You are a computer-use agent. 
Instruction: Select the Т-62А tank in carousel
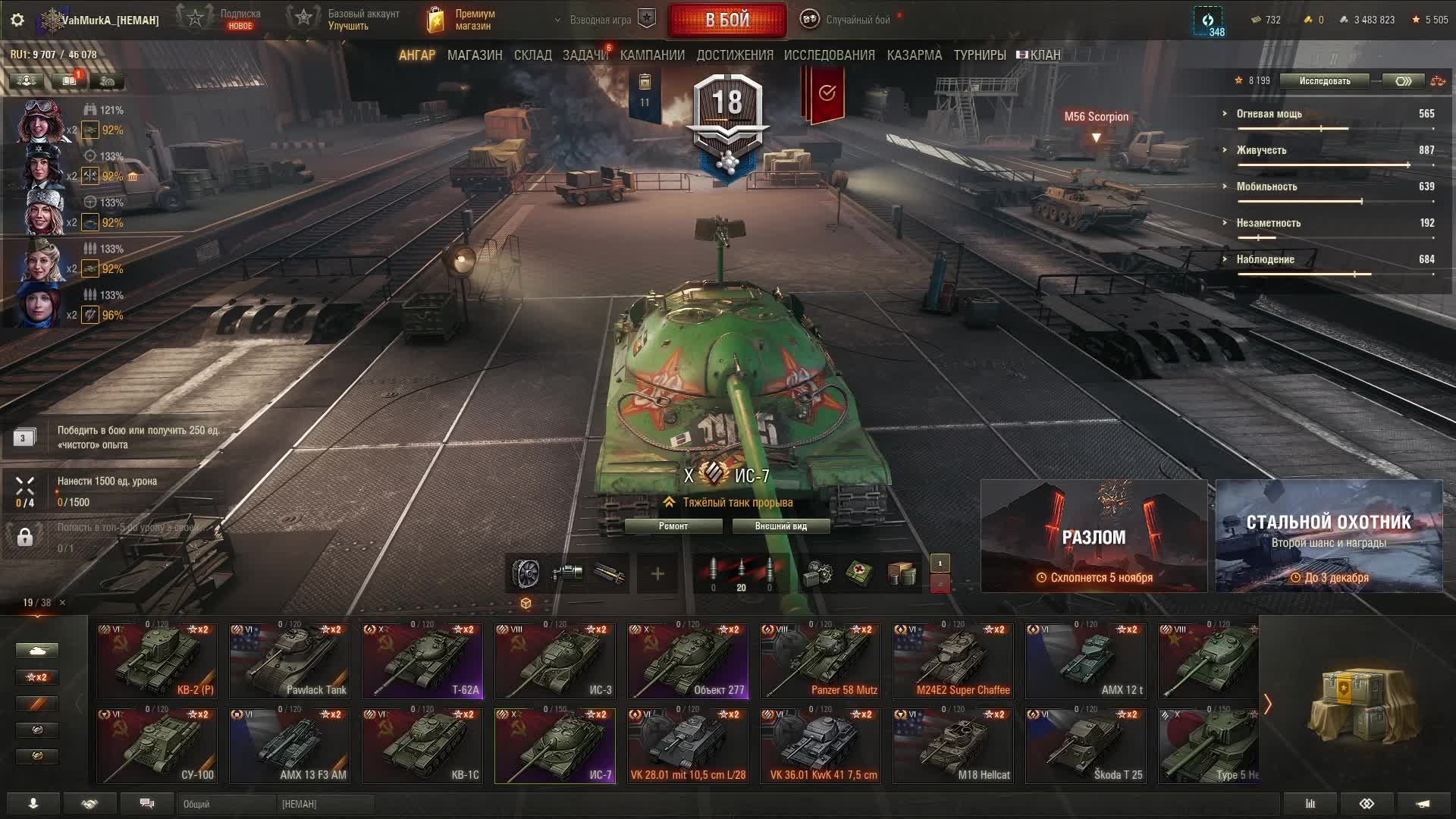pyautogui.click(x=422, y=661)
